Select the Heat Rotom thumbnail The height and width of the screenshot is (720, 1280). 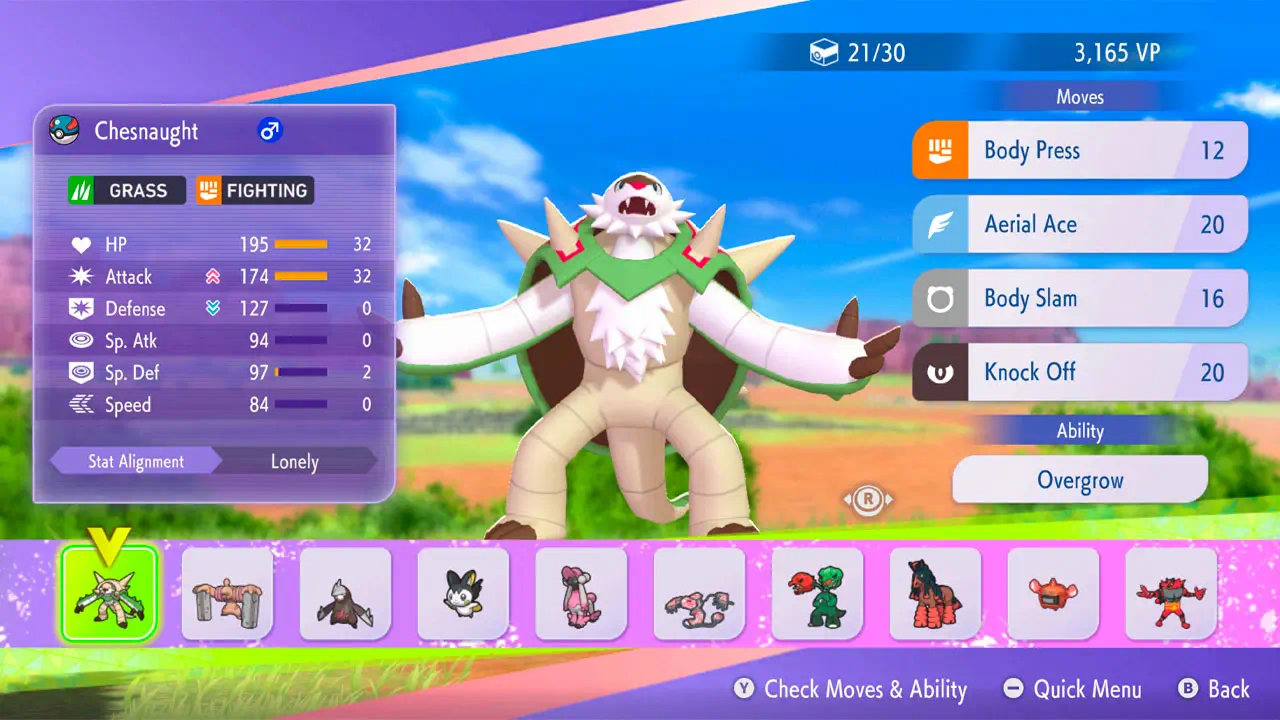point(1053,594)
